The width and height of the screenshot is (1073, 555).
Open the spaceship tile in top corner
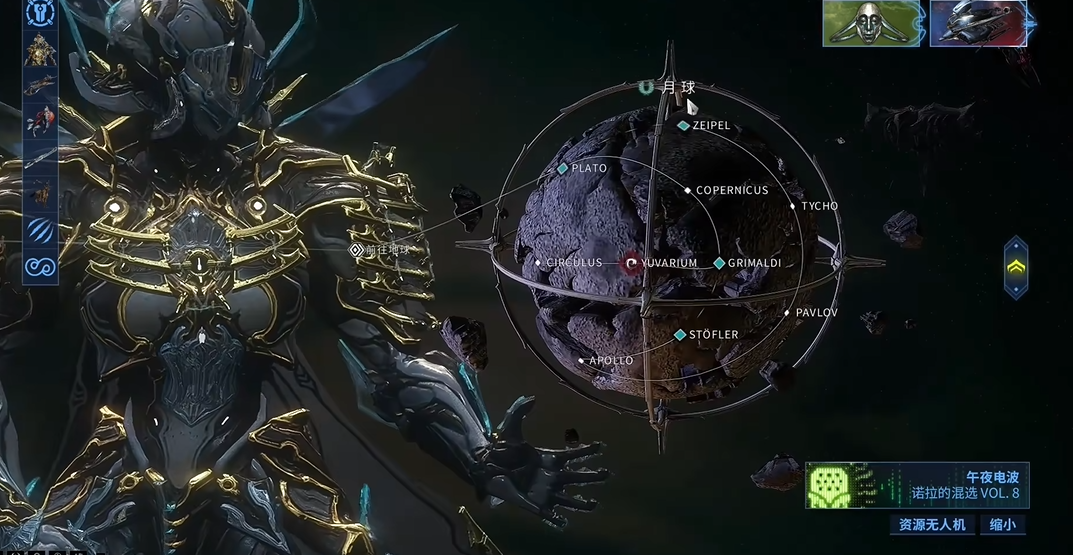[x=978, y=23]
